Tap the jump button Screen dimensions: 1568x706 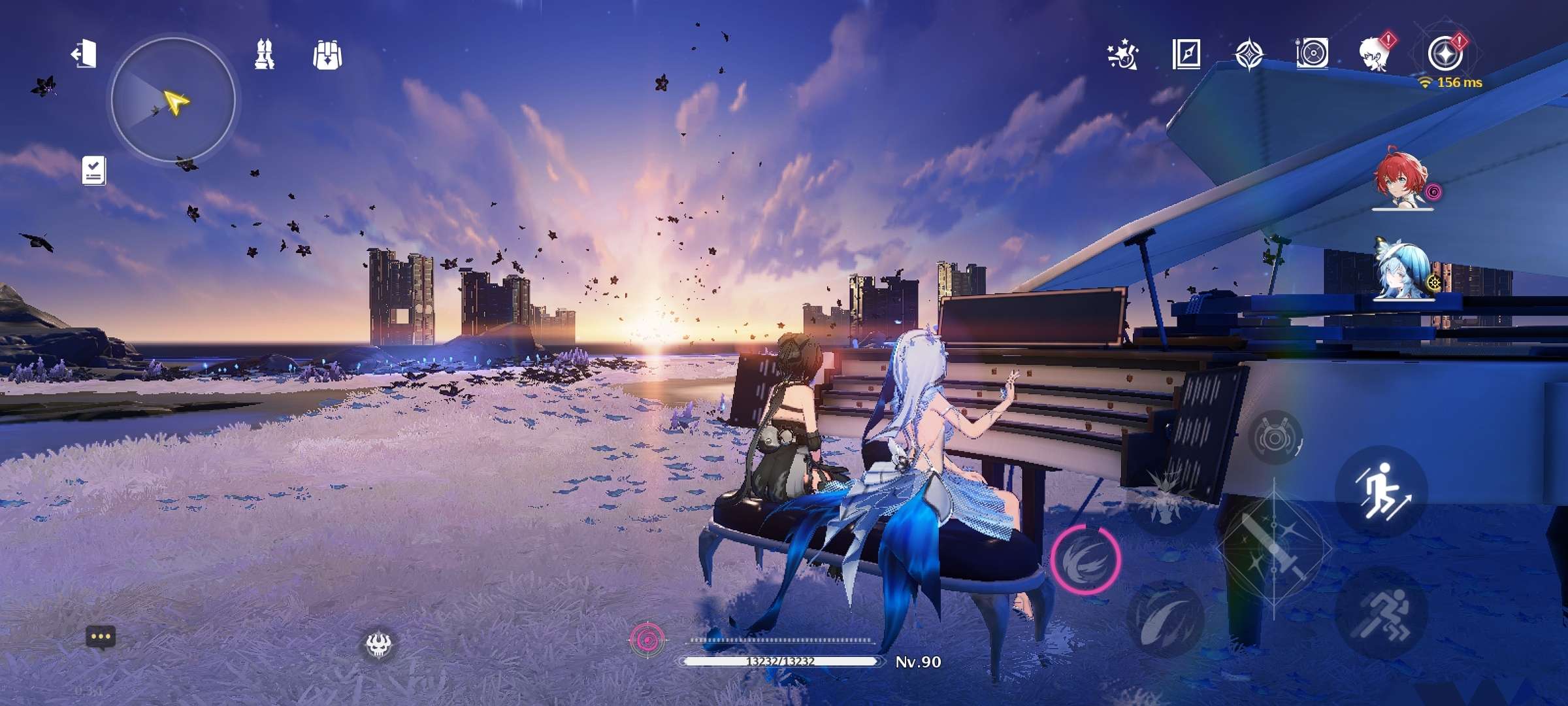click(x=1380, y=490)
